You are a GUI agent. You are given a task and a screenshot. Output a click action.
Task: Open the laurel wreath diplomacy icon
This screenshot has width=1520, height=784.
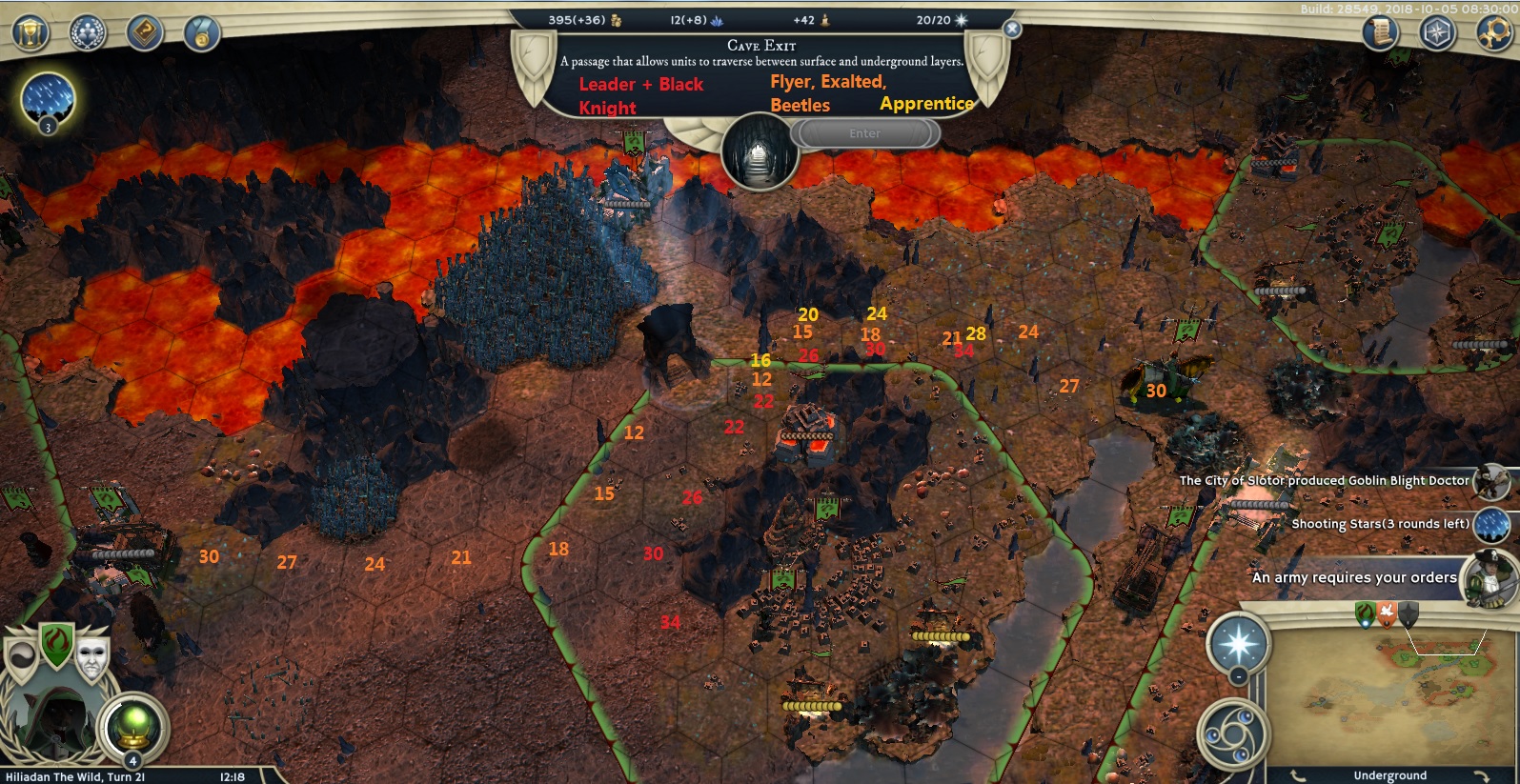tap(88, 32)
